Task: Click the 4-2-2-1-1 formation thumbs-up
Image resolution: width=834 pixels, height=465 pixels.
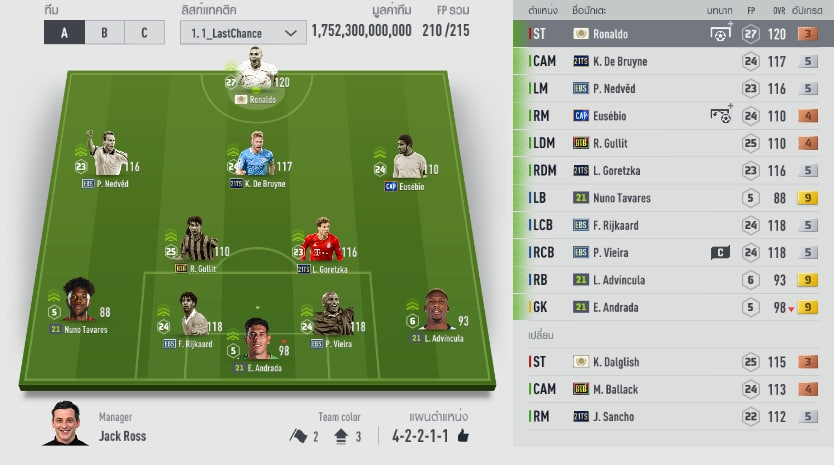Action: click(463, 436)
